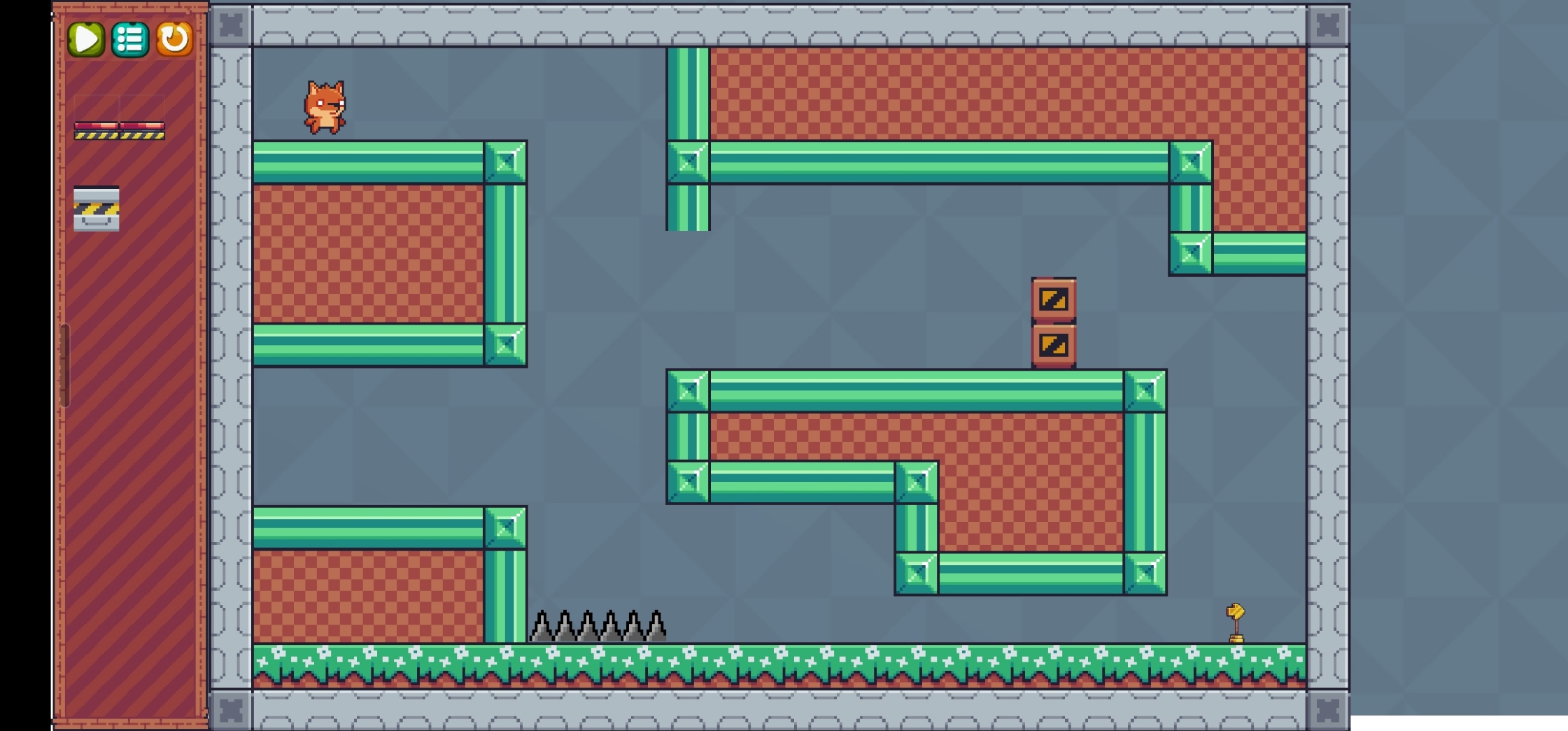The width and height of the screenshot is (1568, 731).
Task: Click the orange restart icon
Action: tap(175, 40)
